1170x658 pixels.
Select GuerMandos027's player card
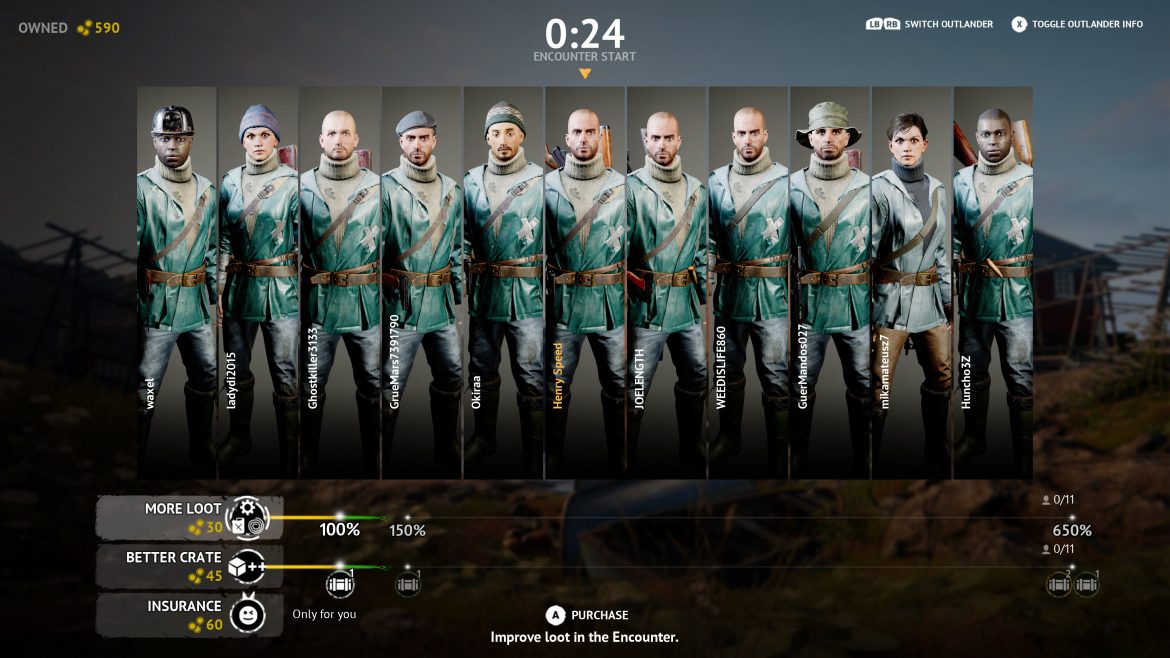830,282
